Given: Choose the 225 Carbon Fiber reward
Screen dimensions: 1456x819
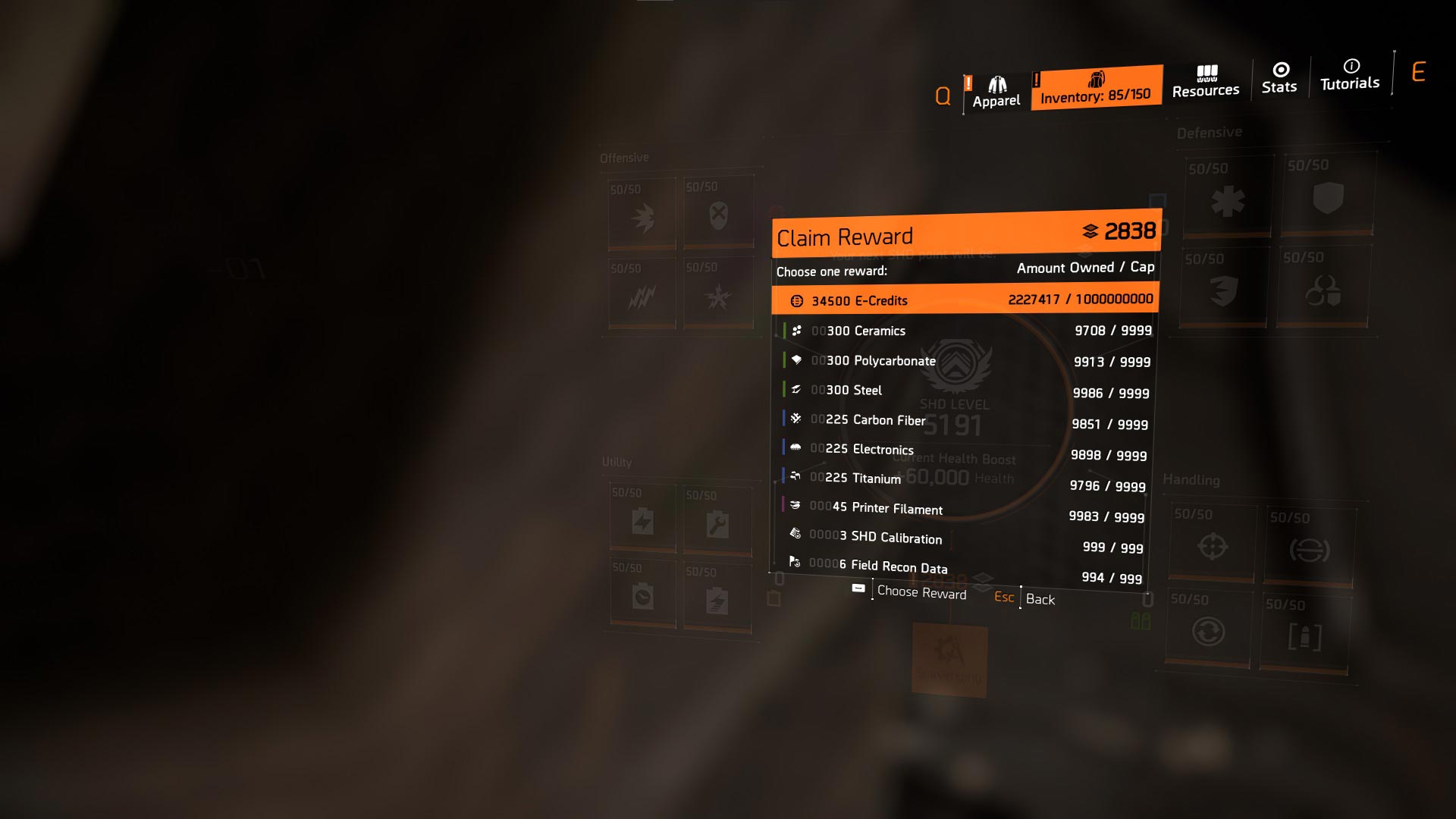Looking at the screenshot, I should coord(963,422).
